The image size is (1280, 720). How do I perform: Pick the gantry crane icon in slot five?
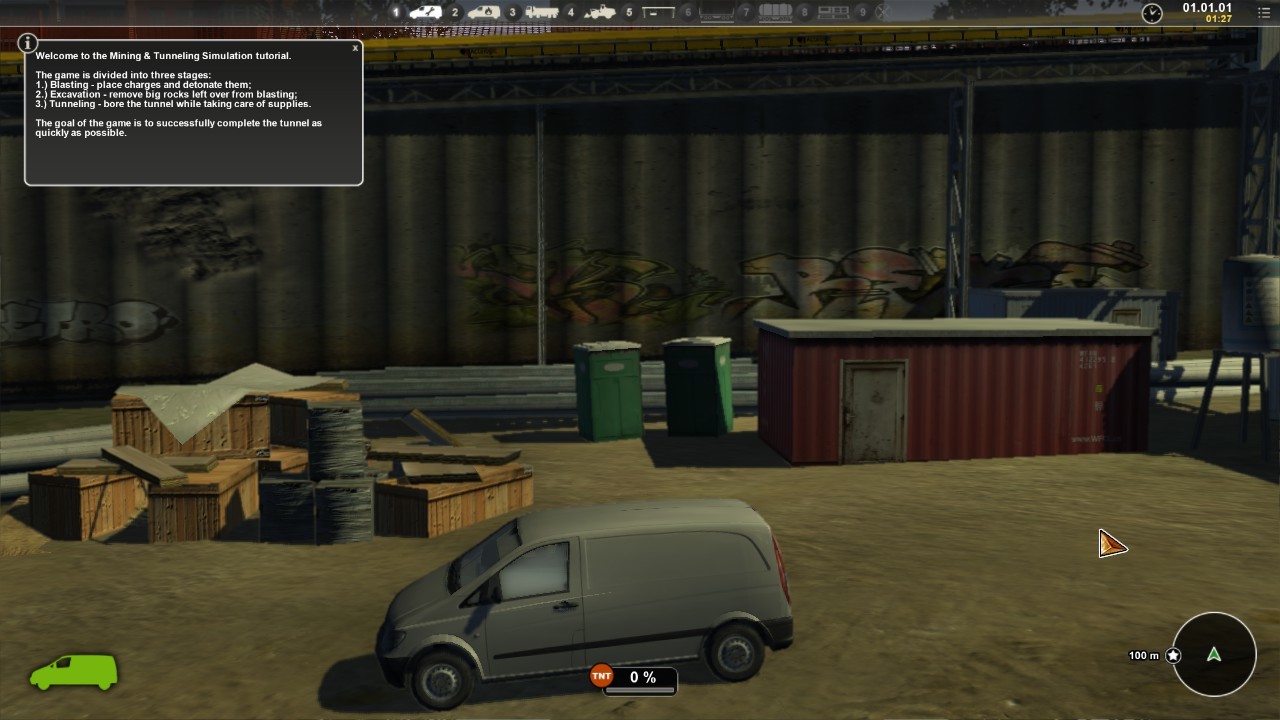[659, 12]
